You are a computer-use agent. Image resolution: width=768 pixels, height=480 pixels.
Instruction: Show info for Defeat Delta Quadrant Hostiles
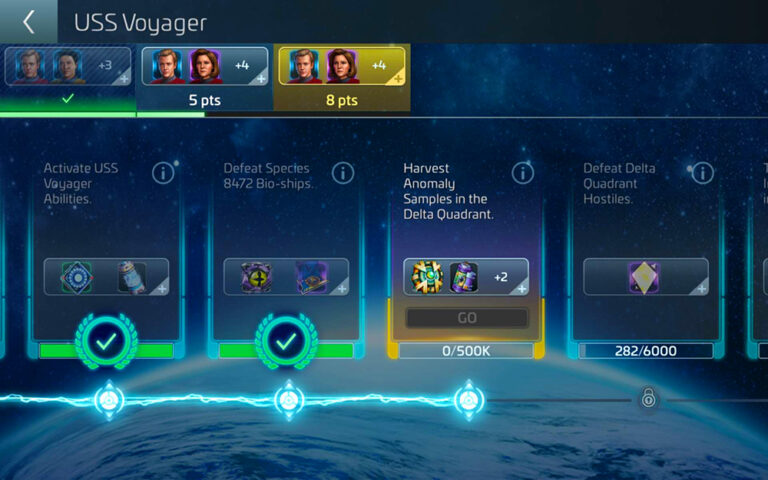(x=703, y=173)
